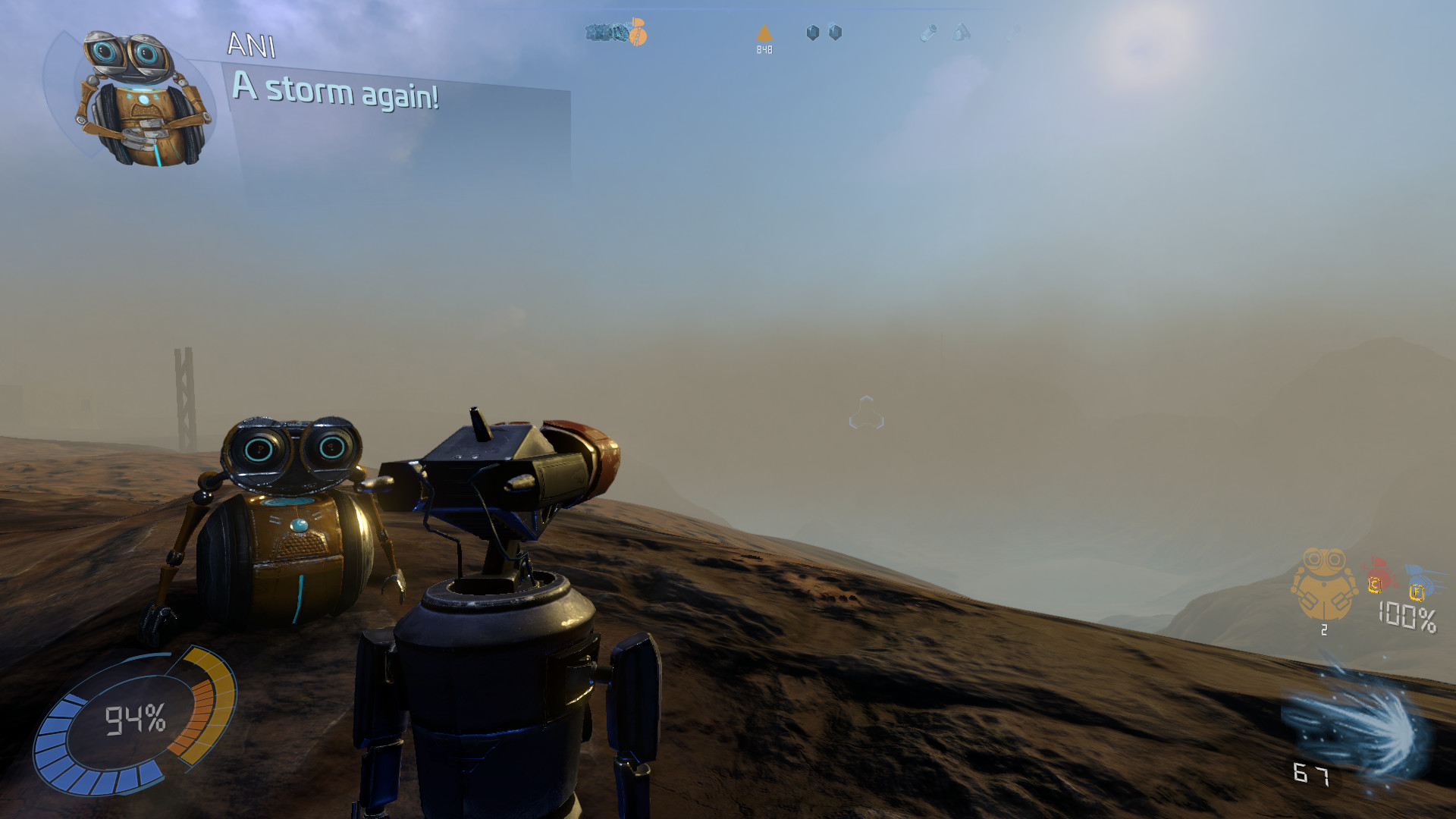1456x819 pixels.
Task: Click the yellow triangle resource icon
Action: point(764,33)
